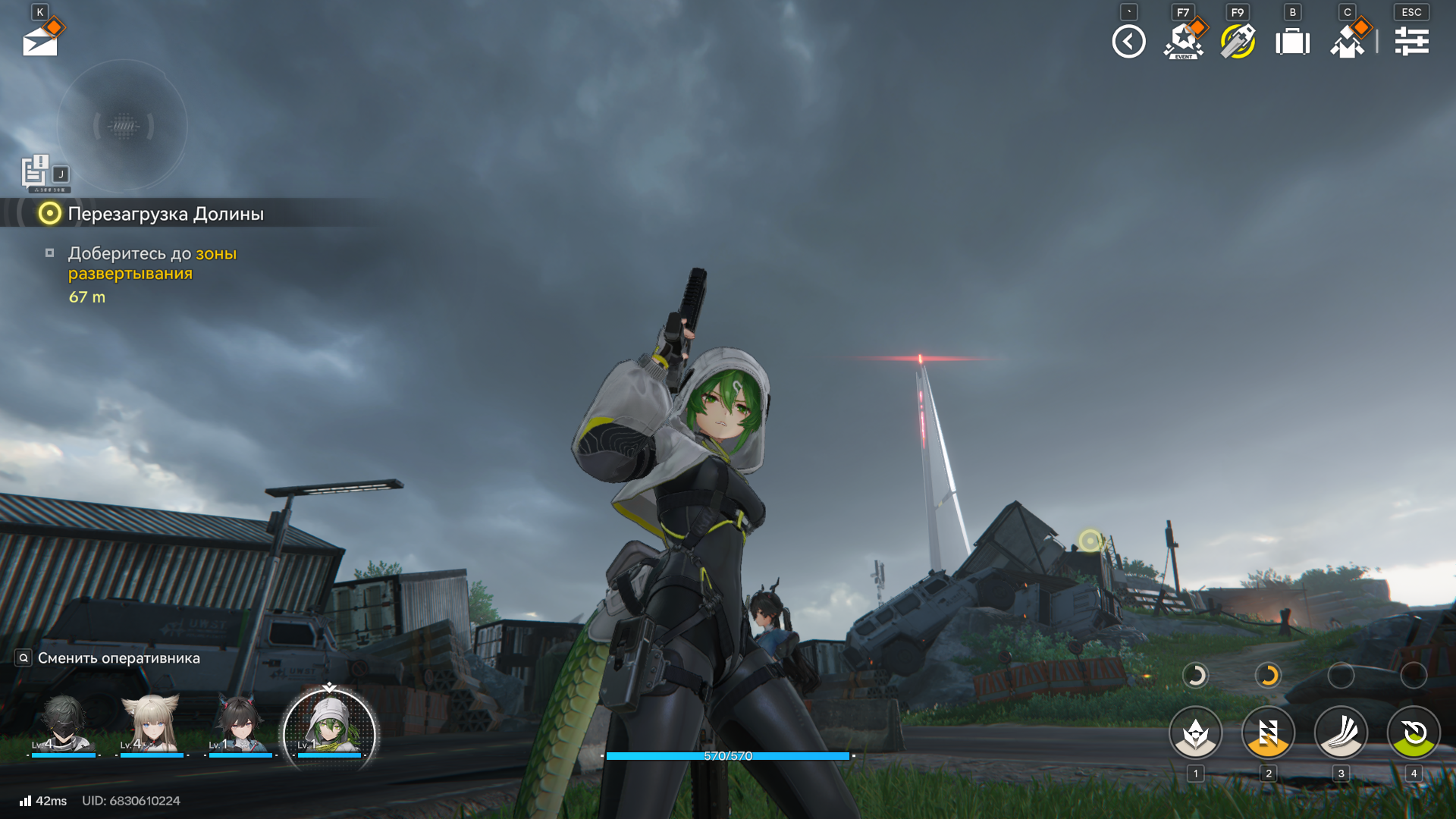1456x819 pixels.
Task: Open the backpack inventory icon
Action: coord(1293,42)
